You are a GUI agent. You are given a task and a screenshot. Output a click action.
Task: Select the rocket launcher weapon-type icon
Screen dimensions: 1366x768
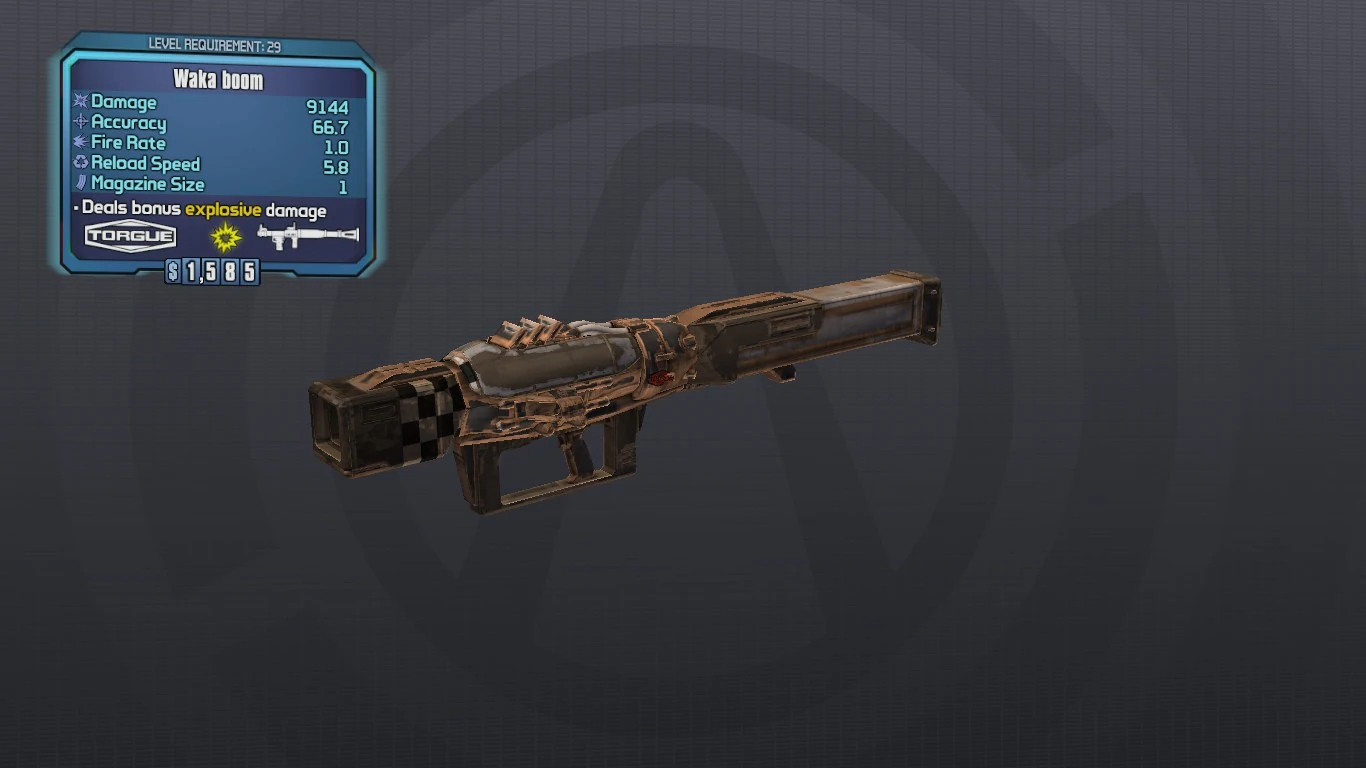point(307,237)
